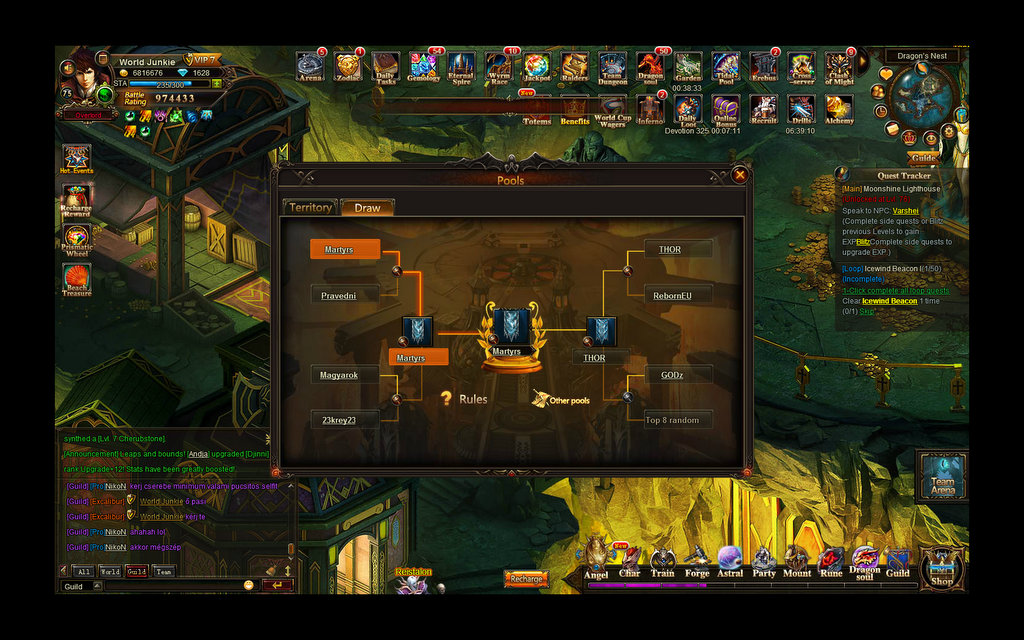Open the Shop
1024x640 pixels.
pyautogui.click(x=941, y=569)
